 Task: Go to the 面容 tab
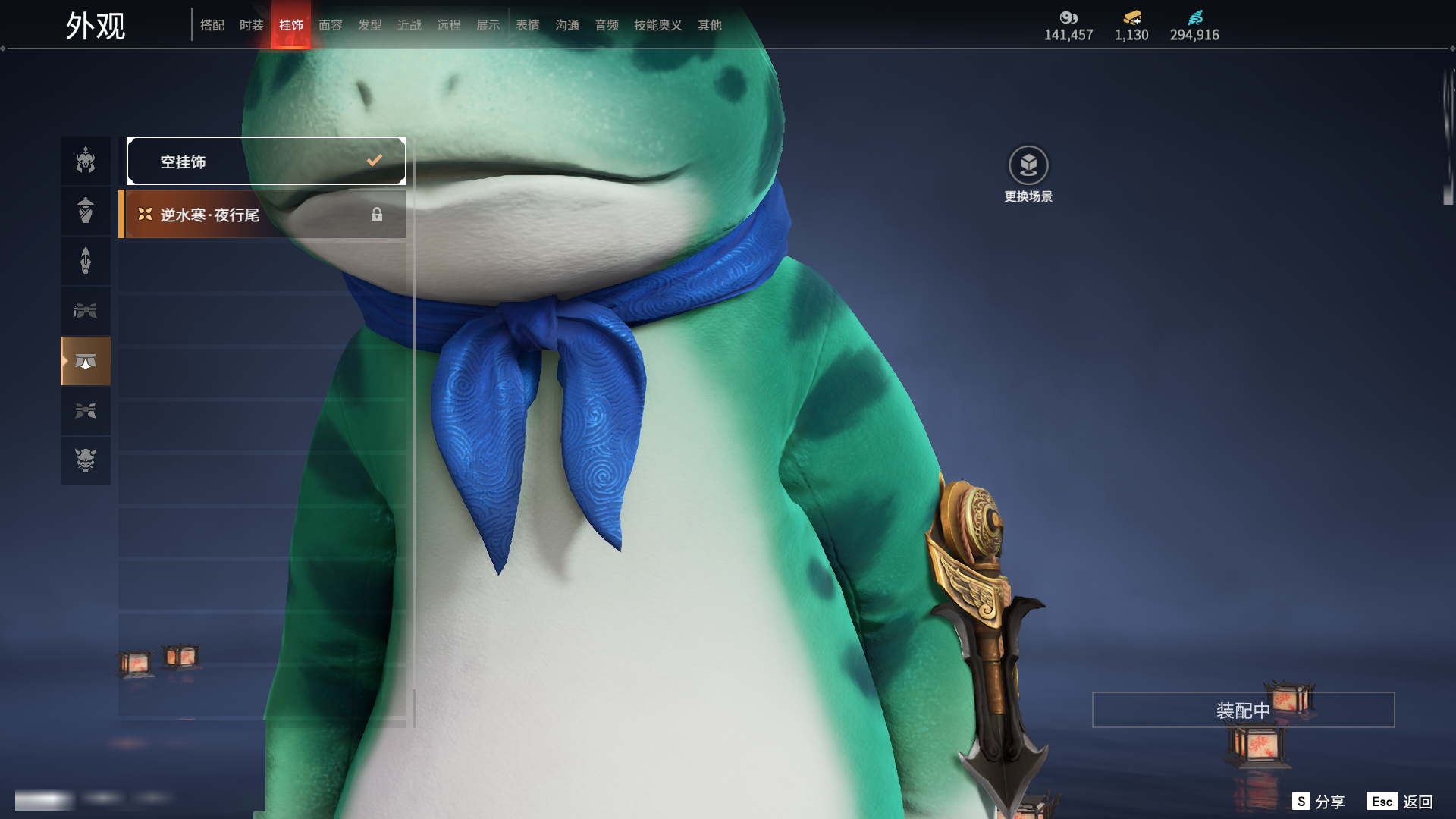pyautogui.click(x=331, y=25)
